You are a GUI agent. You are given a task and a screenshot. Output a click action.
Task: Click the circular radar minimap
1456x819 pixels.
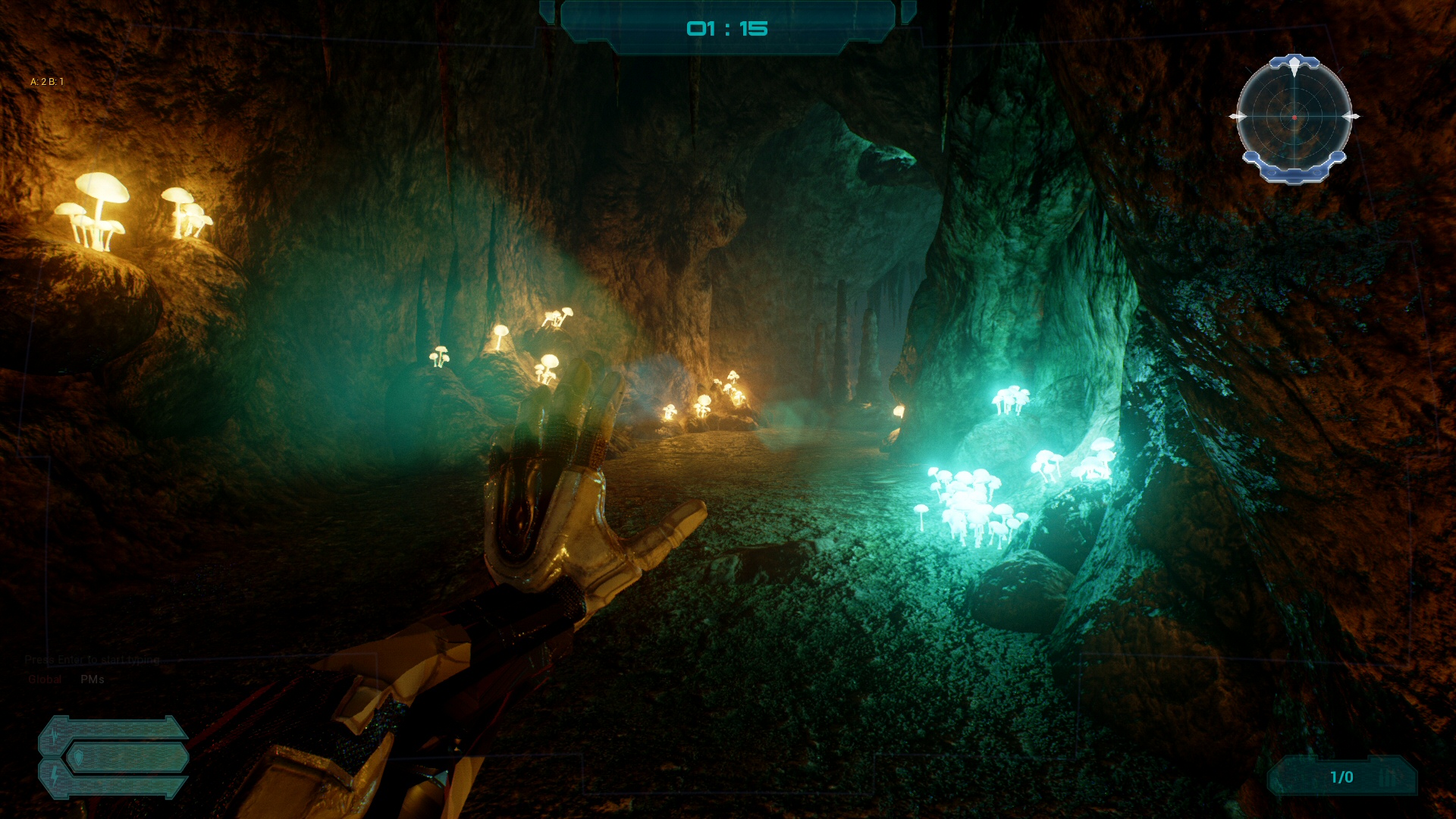[1294, 118]
